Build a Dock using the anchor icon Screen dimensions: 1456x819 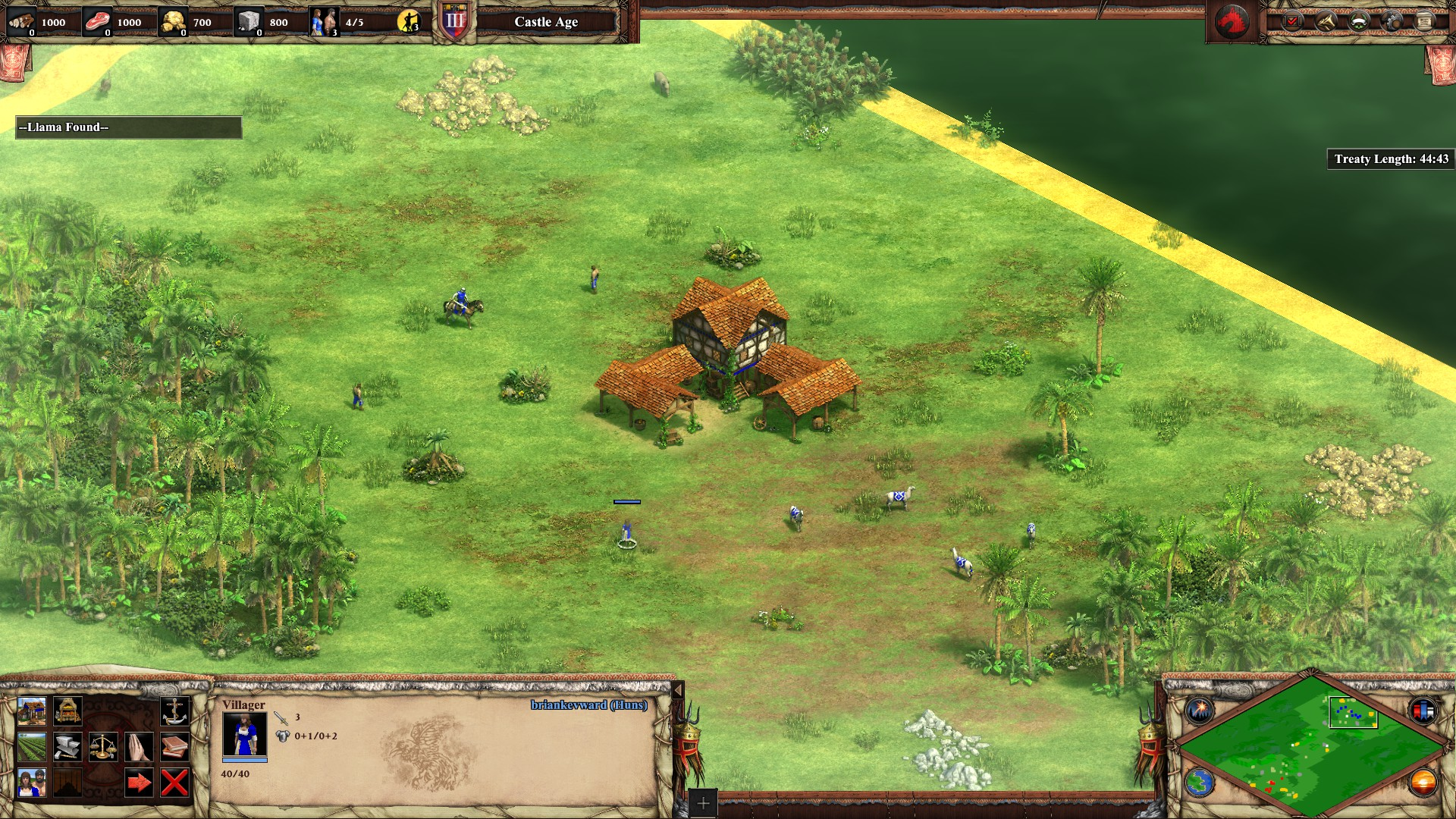click(175, 712)
